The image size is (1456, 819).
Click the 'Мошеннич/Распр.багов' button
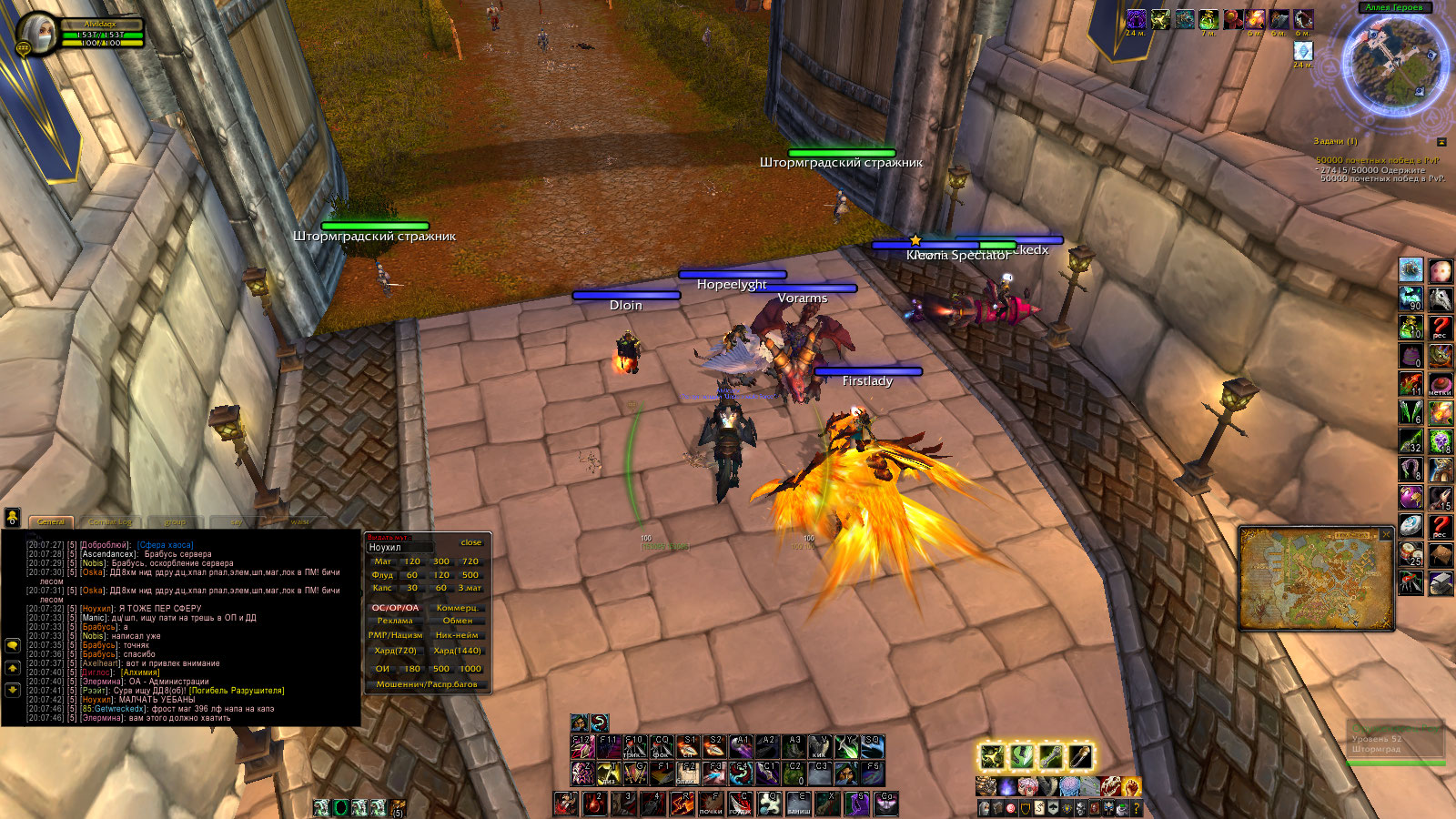427,684
